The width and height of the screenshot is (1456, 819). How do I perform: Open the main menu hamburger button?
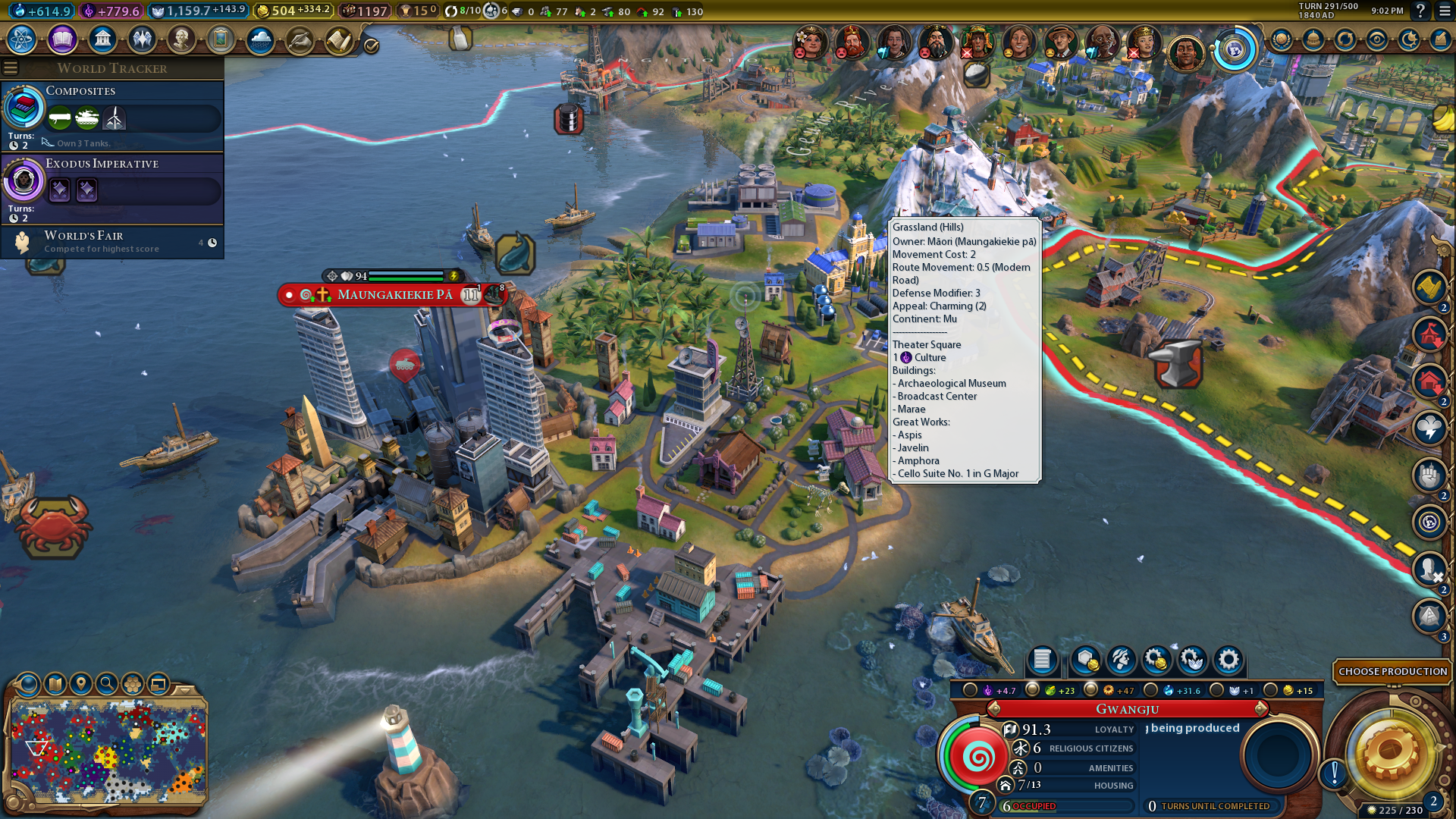[x=1445, y=11]
